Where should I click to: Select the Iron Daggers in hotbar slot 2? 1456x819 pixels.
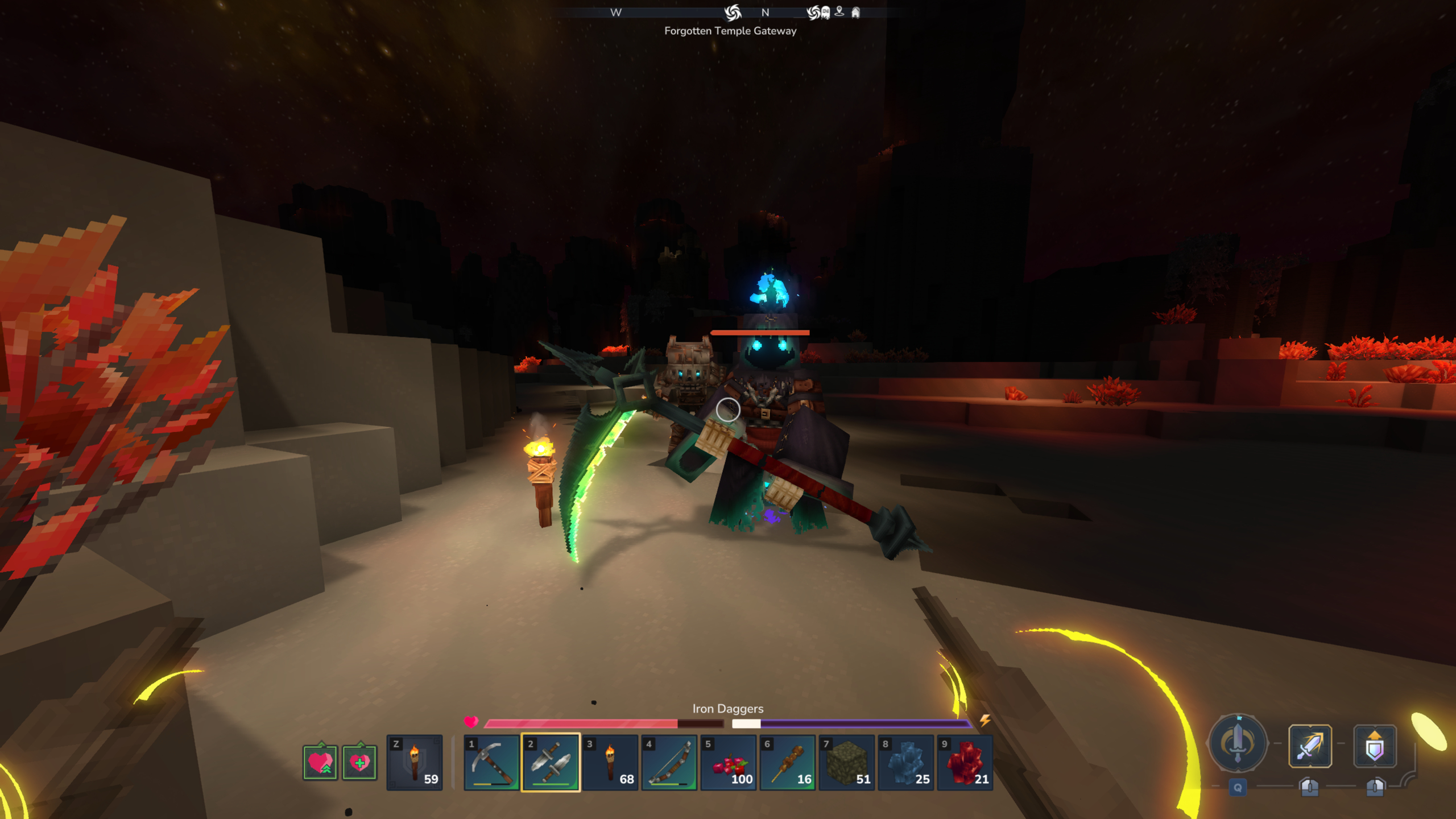click(549, 763)
